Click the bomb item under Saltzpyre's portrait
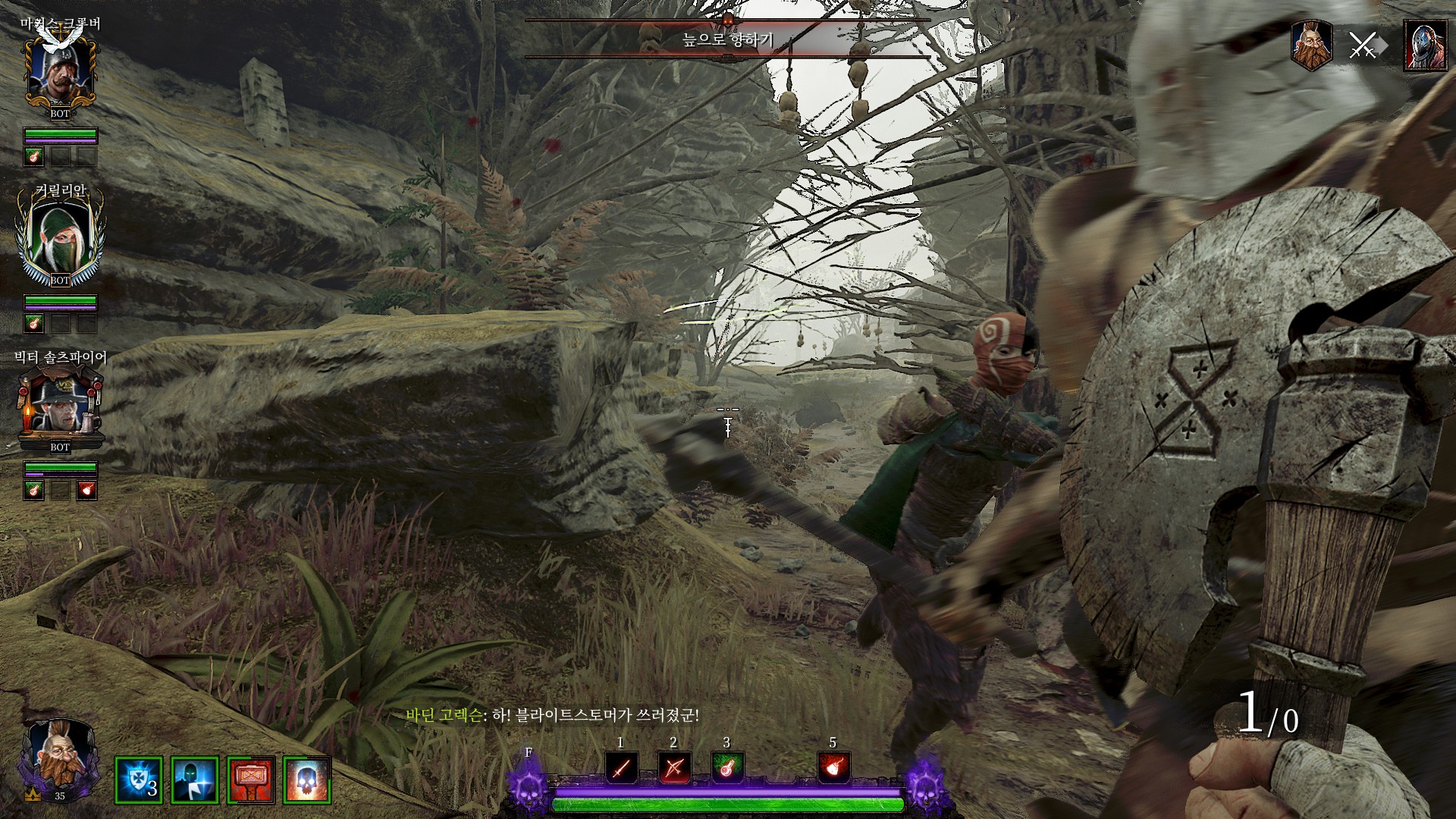Viewport: 1456px width, 819px height. (x=86, y=490)
